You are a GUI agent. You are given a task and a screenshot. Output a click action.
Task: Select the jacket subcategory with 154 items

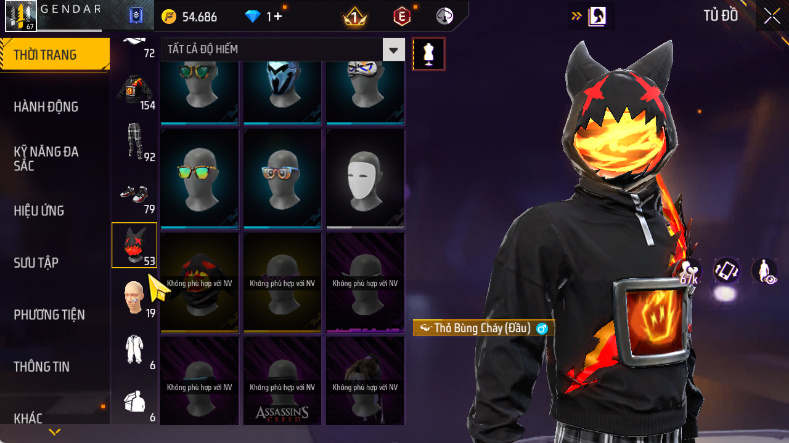134,91
